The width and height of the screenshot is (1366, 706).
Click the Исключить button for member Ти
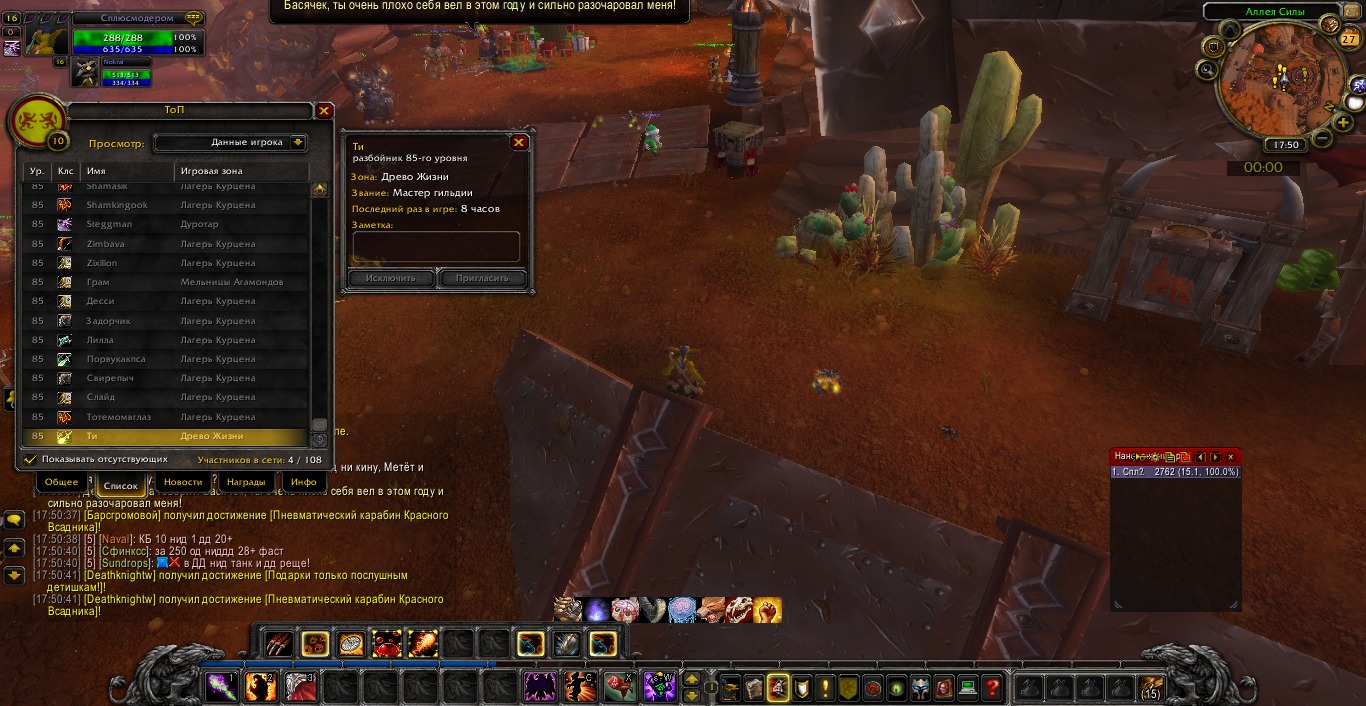point(391,278)
